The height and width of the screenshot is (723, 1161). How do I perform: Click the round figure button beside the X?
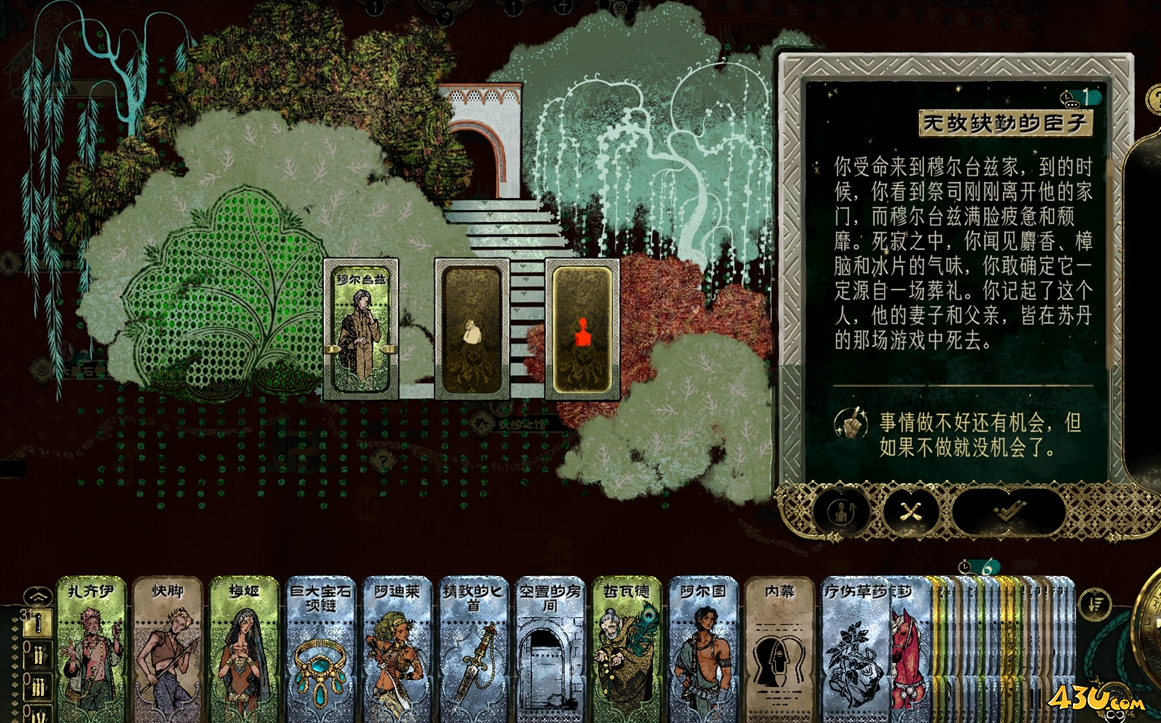coord(841,511)
